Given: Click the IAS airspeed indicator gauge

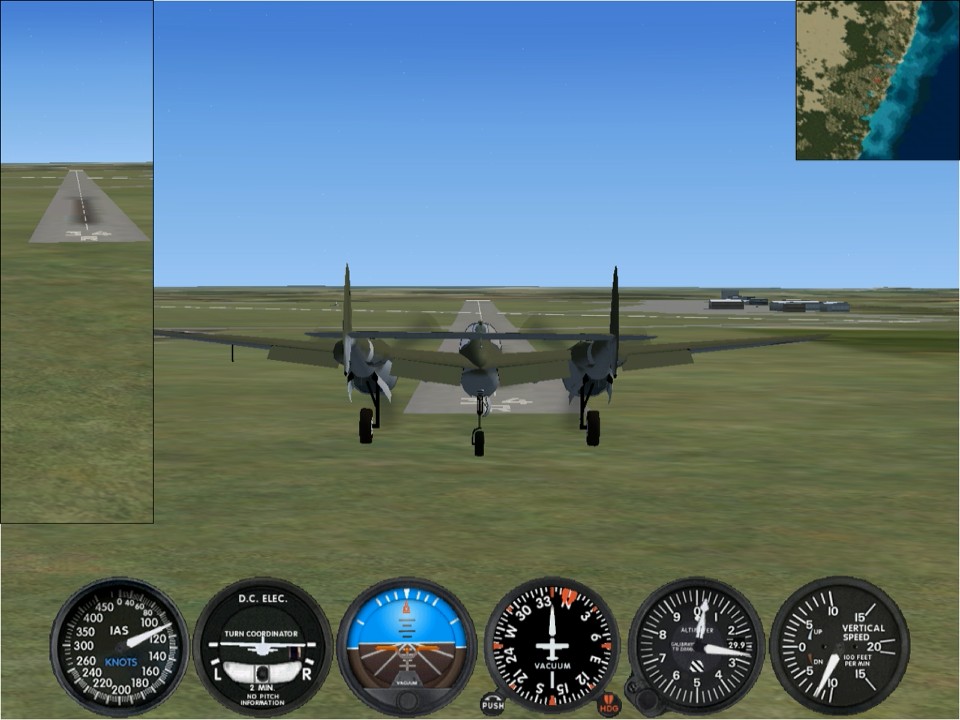Looking at the screenshot, I should coord(119,647).
